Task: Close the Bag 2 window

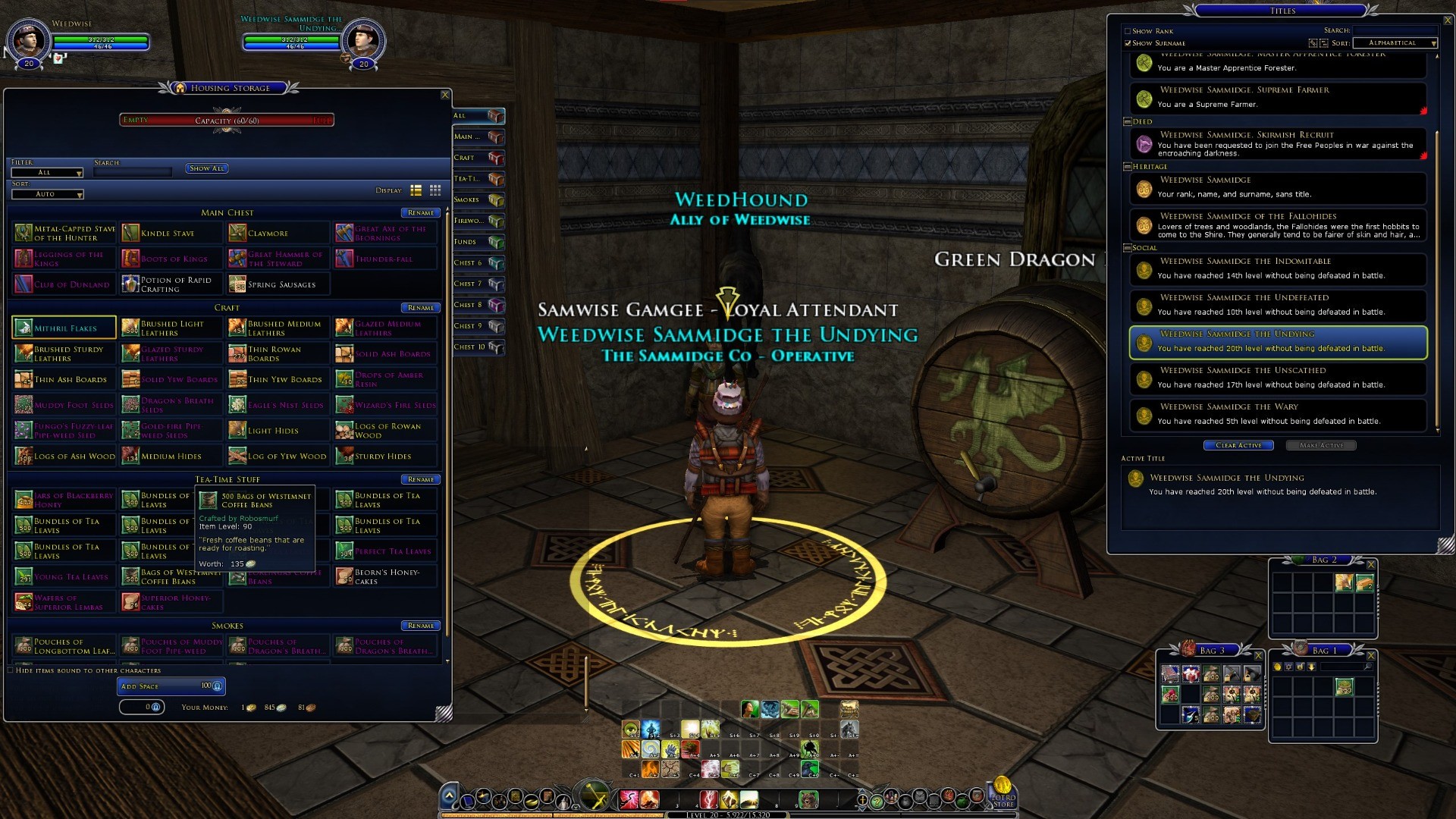Action: tap(1370, 564)
